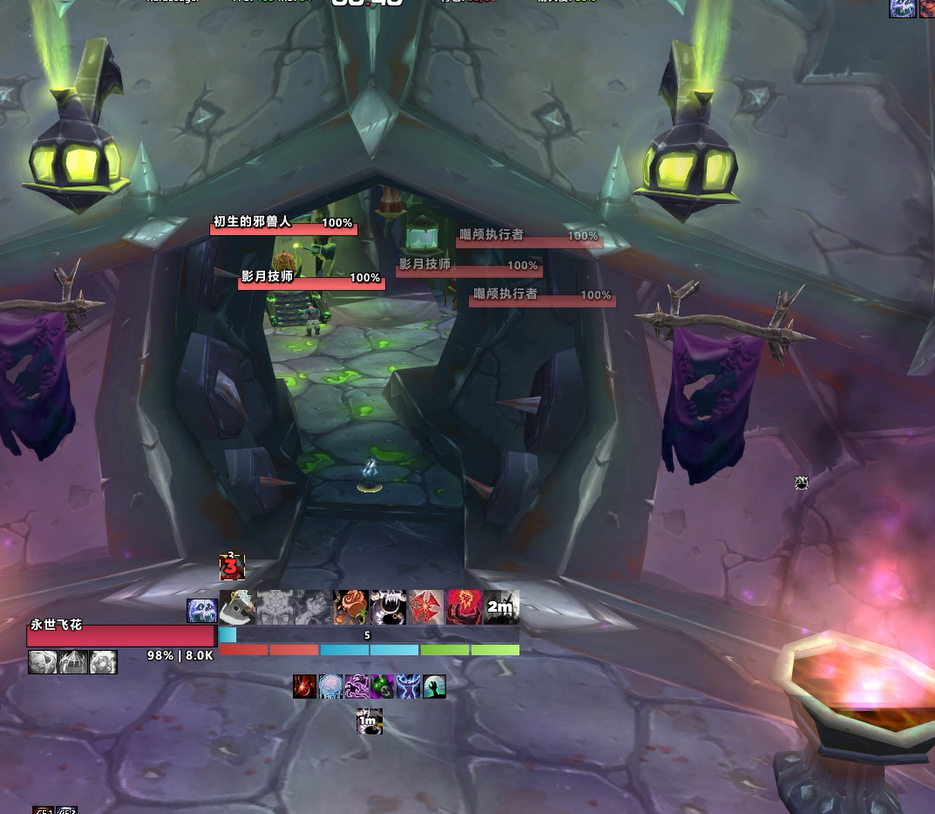Activate the green zombie hand icon
Screen dimensions: 935x814
tap(434, 686)
